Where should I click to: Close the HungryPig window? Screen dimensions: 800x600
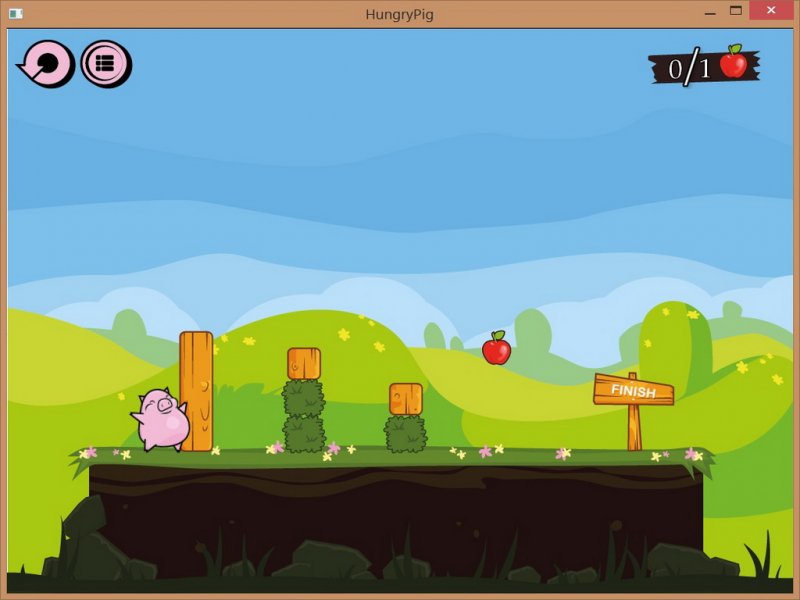tap(770, 11)
